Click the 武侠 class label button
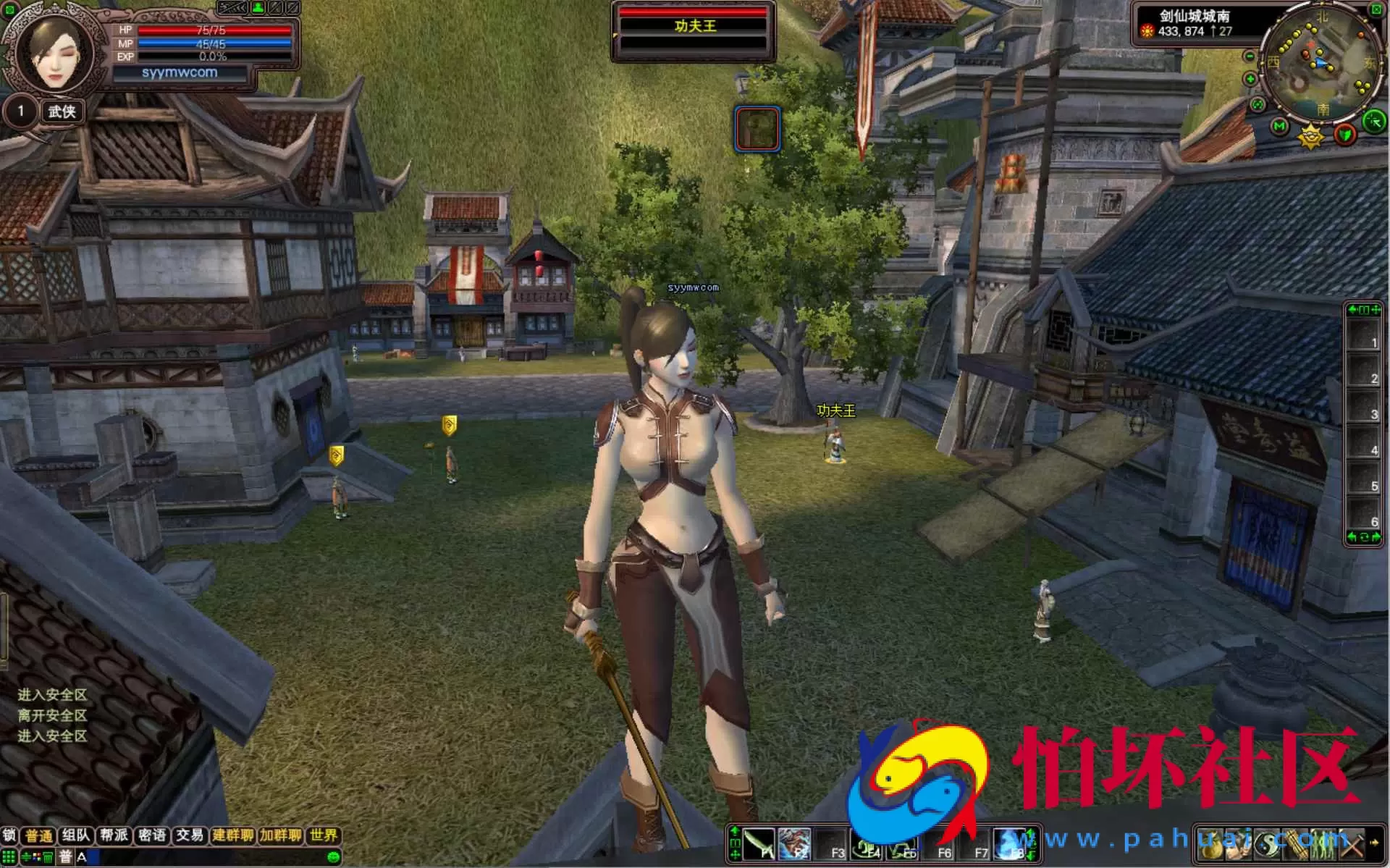 coord(62,111)
